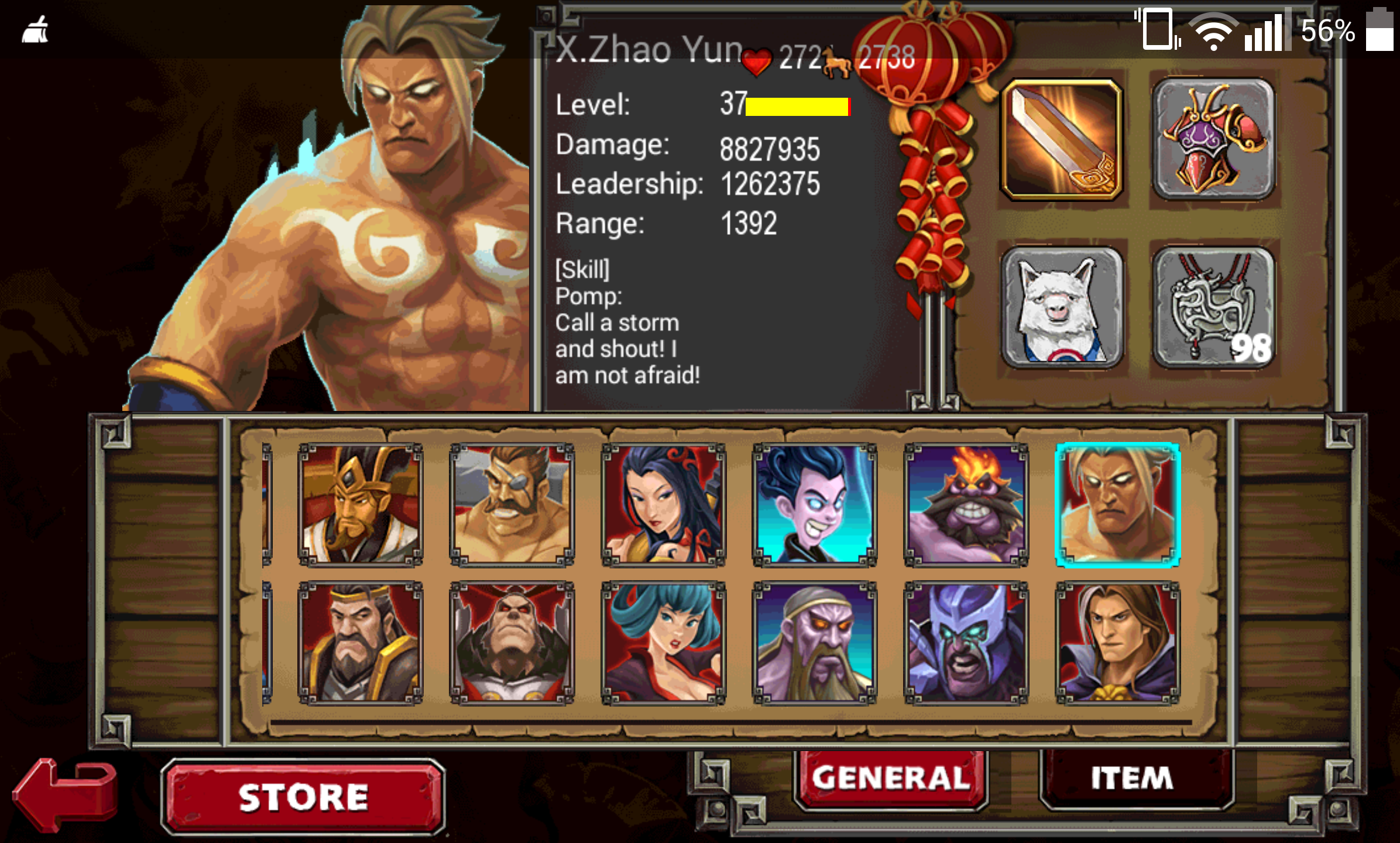
Task: Choose the purple-skinned bearded elder portrait
Action: (x=814, y=643)
